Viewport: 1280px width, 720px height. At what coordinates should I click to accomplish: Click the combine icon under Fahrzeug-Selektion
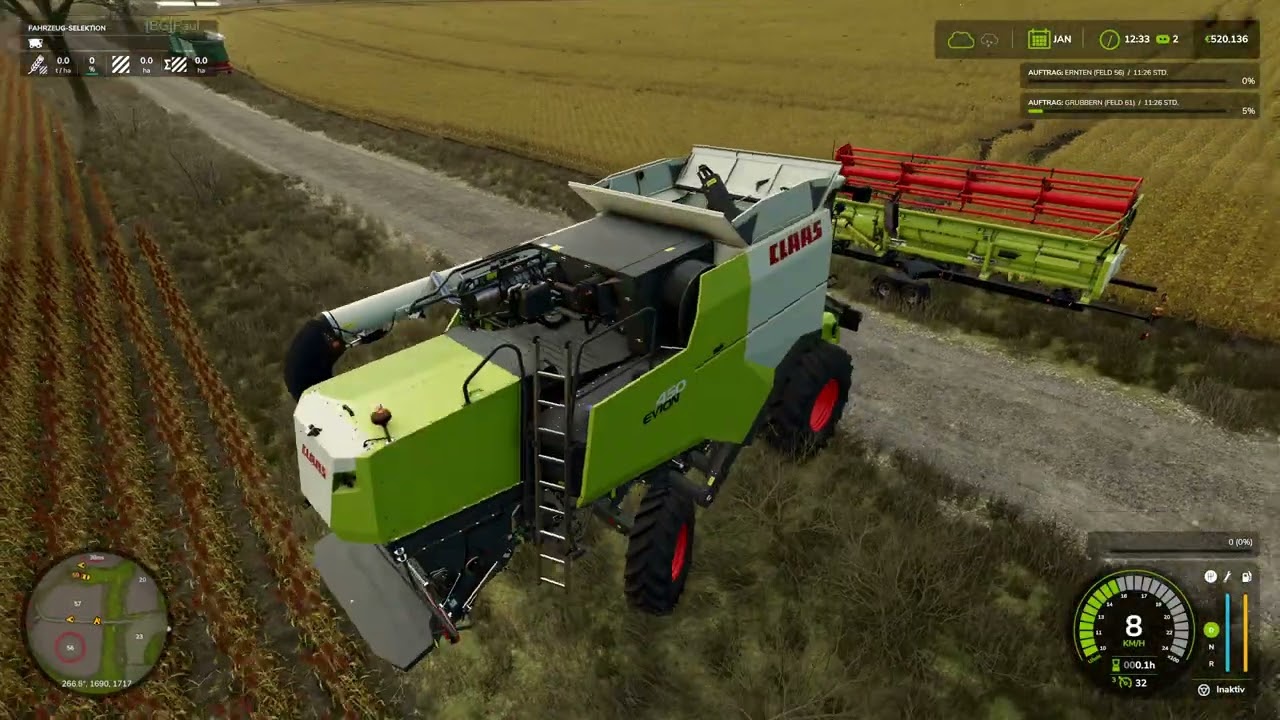[36, 43]
